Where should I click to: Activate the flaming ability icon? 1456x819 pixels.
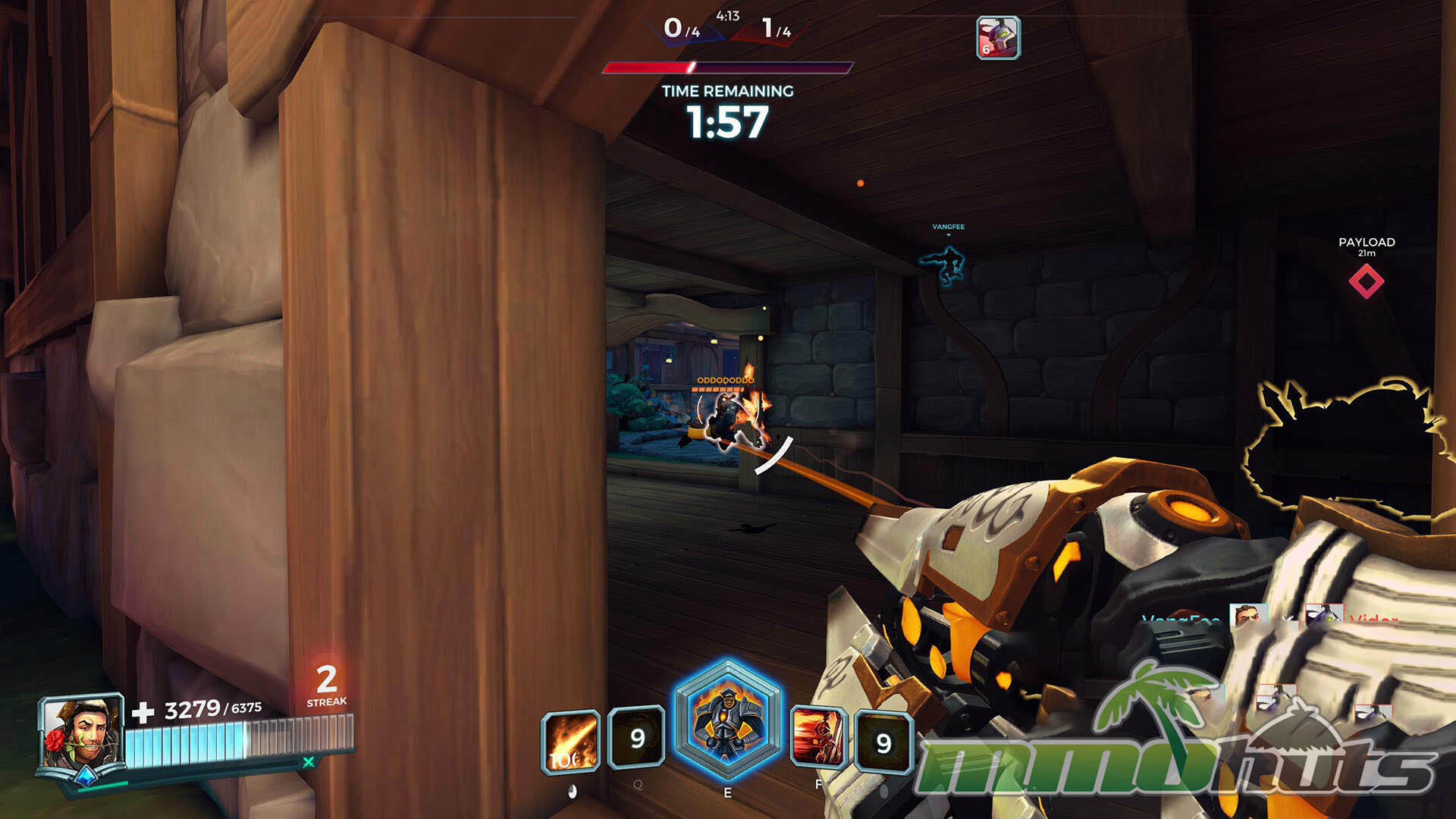pos(570,741)
